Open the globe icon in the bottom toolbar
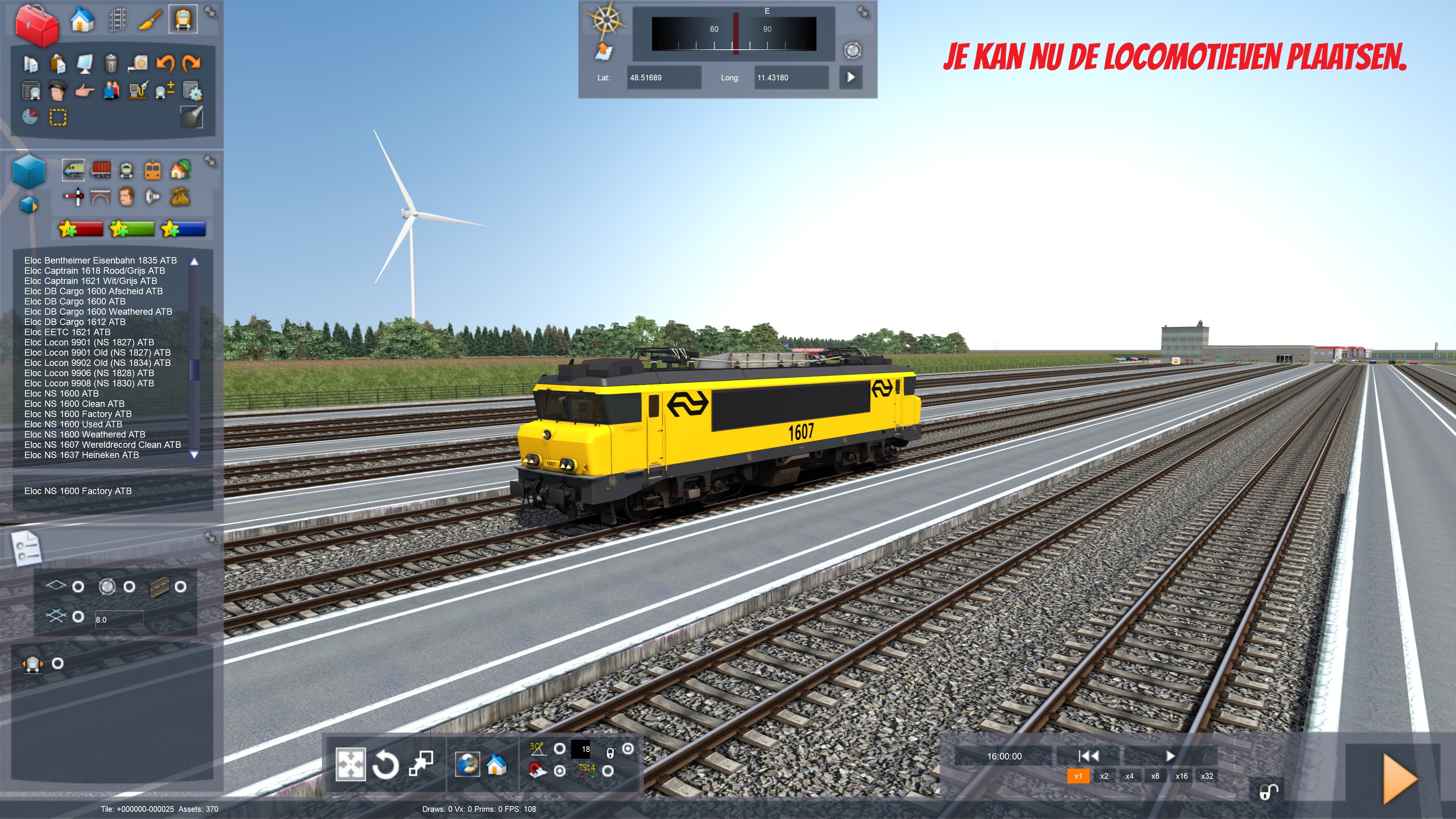The image size is (1456, 819). click(x=468, y=765)
